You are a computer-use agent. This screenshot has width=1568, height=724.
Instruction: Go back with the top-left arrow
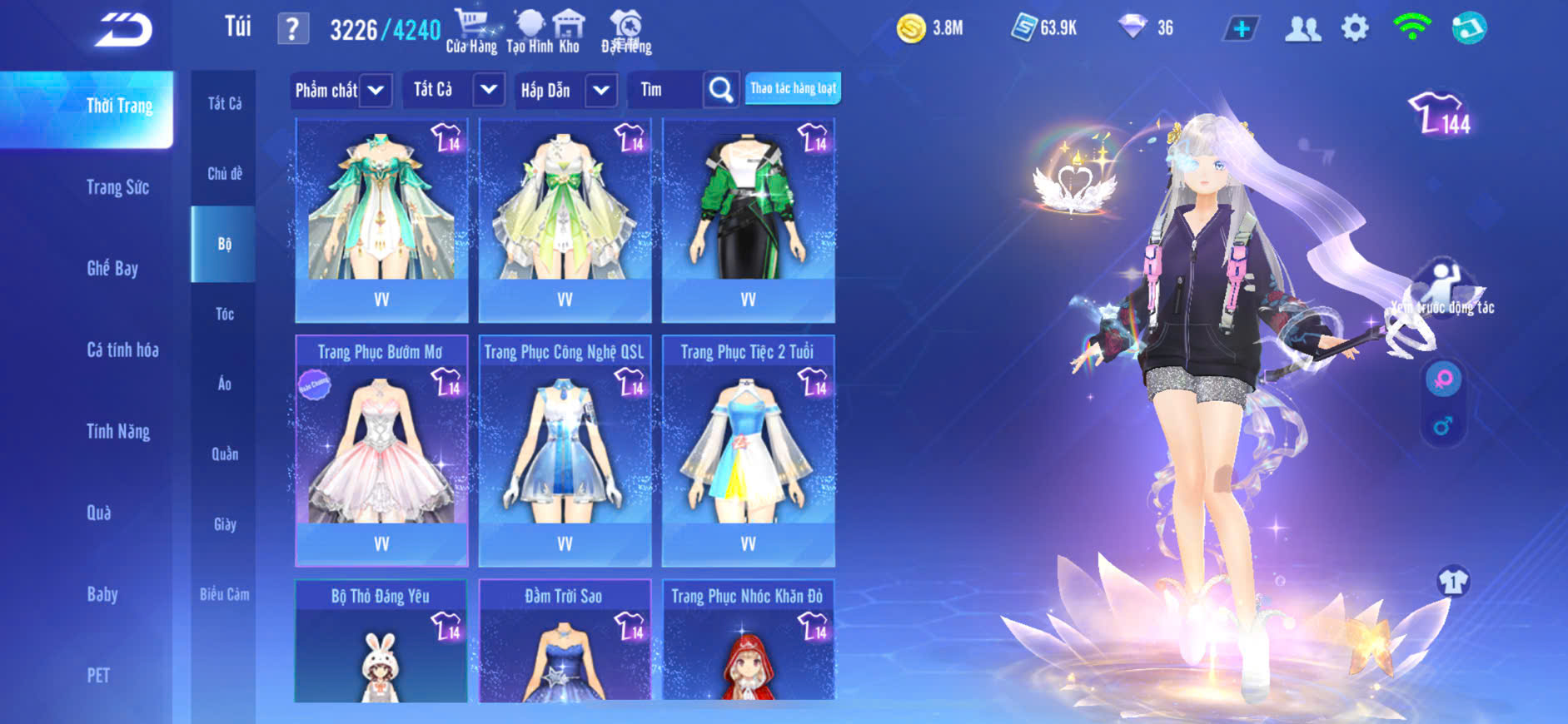click(x=123, y=31)
